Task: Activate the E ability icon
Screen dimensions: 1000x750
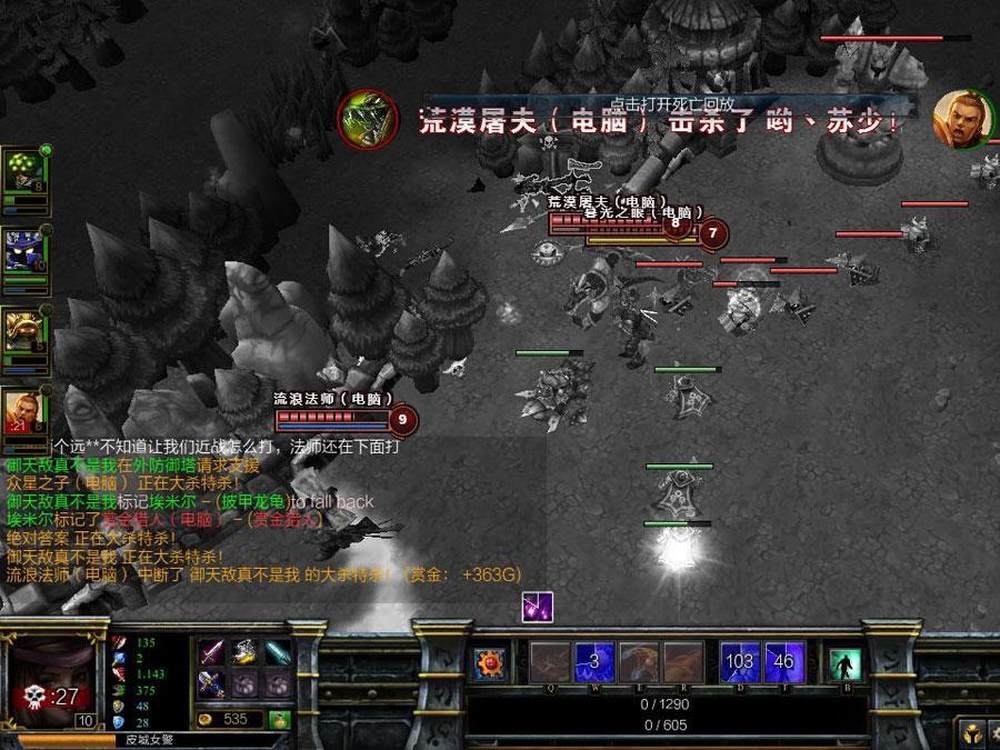Action: 638,662
